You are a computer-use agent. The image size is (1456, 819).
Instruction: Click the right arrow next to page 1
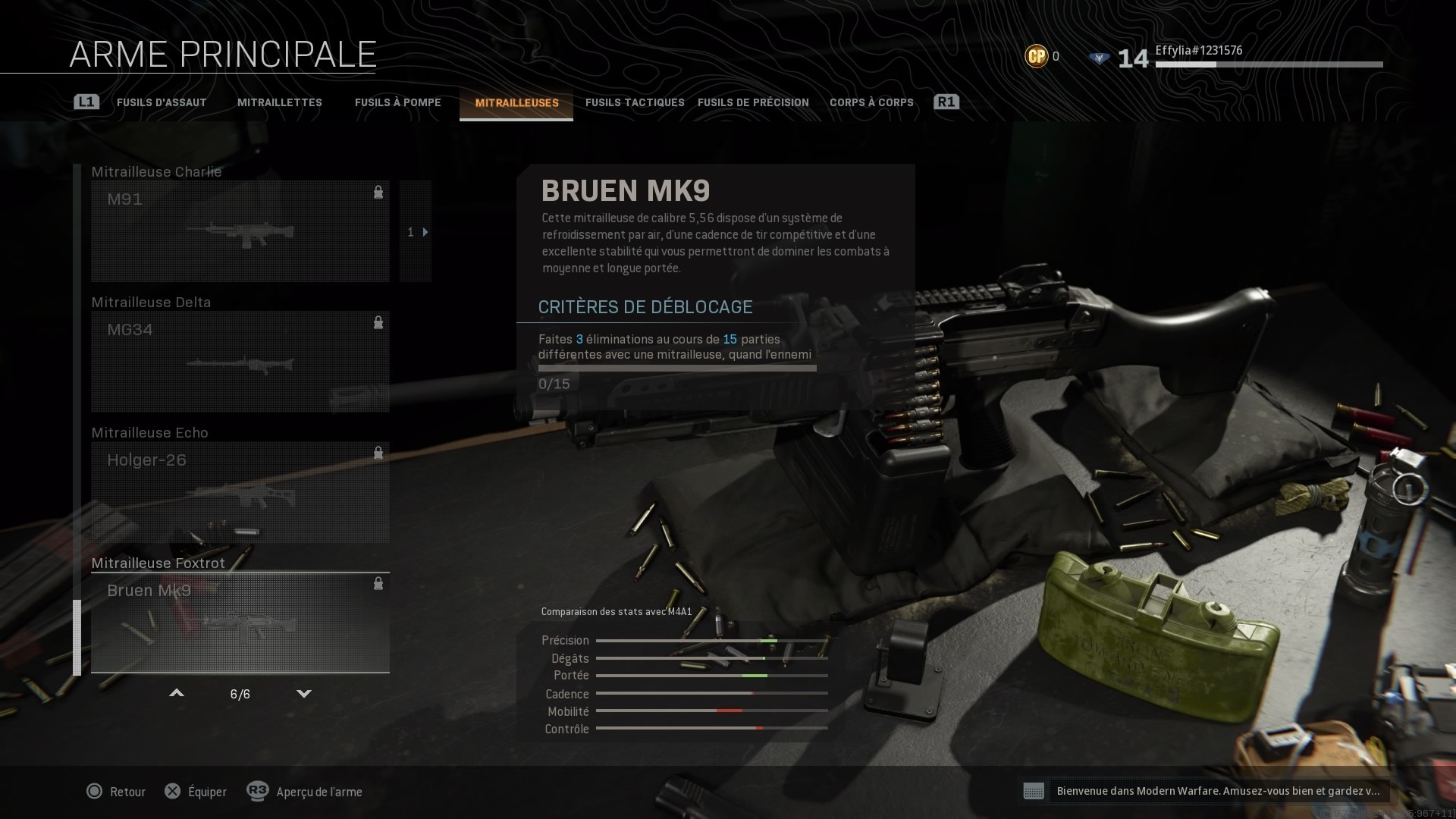pos(425,232)
